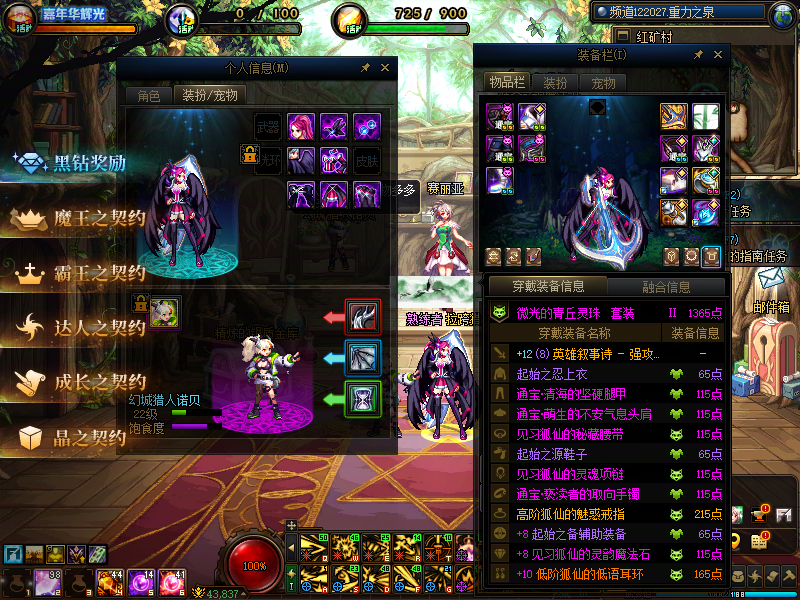
Task: Switch to the 装扮 tab in equipment window
Action: click(x=554, y=82)
